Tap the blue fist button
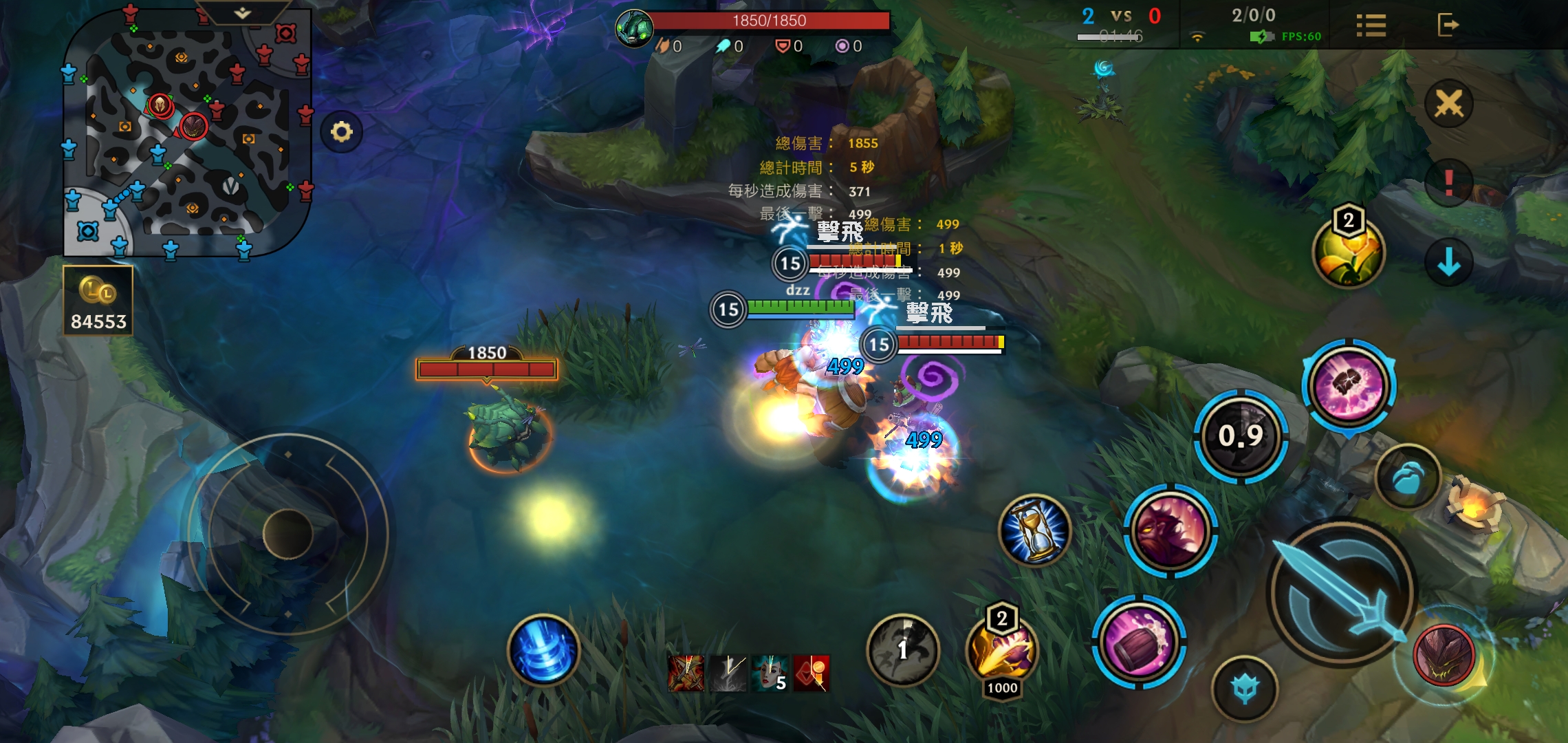The width and height of the screenshot is (1568, 743). point(1408,477)
